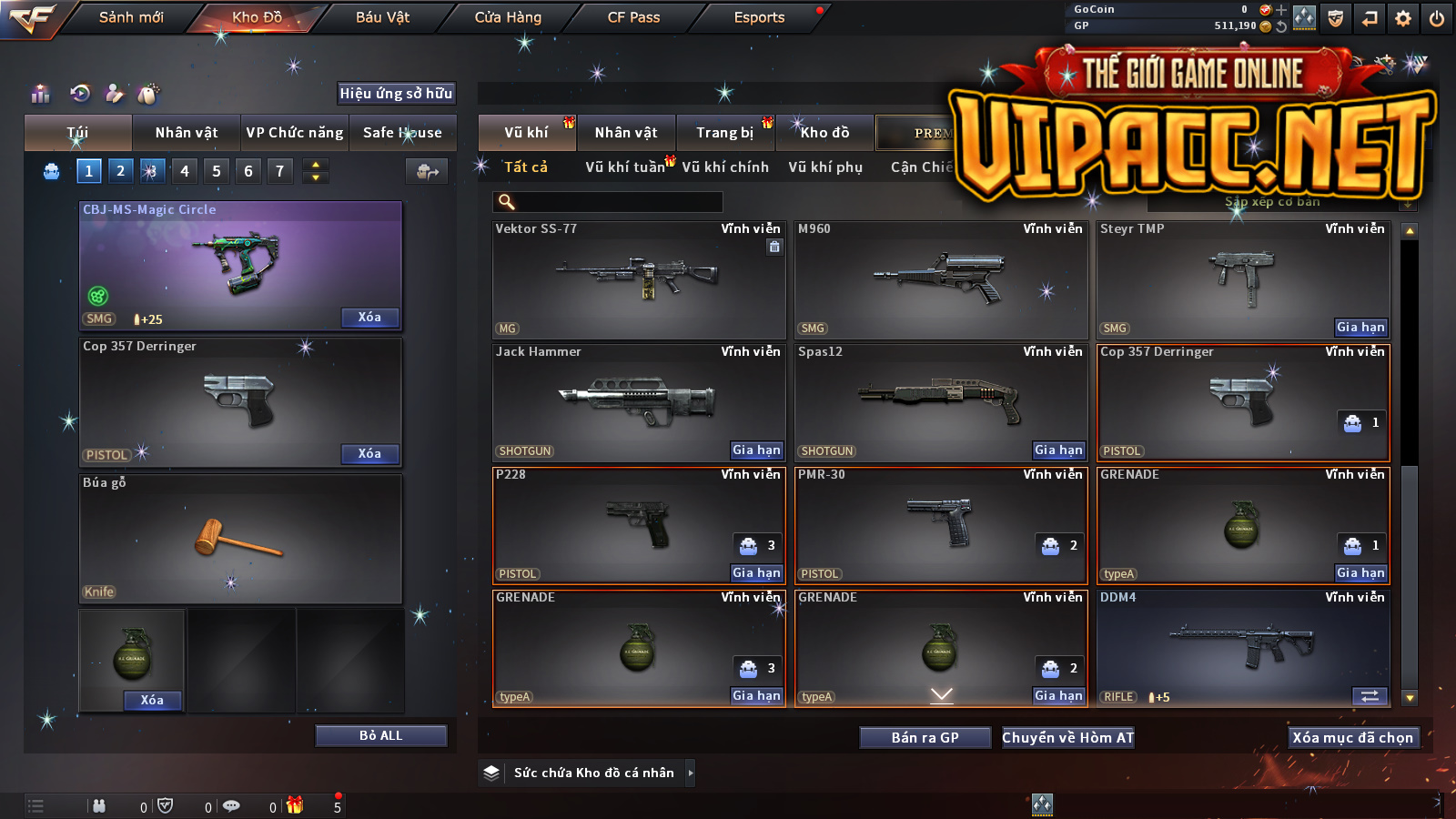Click the Bán ra GP button
This screenshot has height=819, width=1456.
point(925,737)
